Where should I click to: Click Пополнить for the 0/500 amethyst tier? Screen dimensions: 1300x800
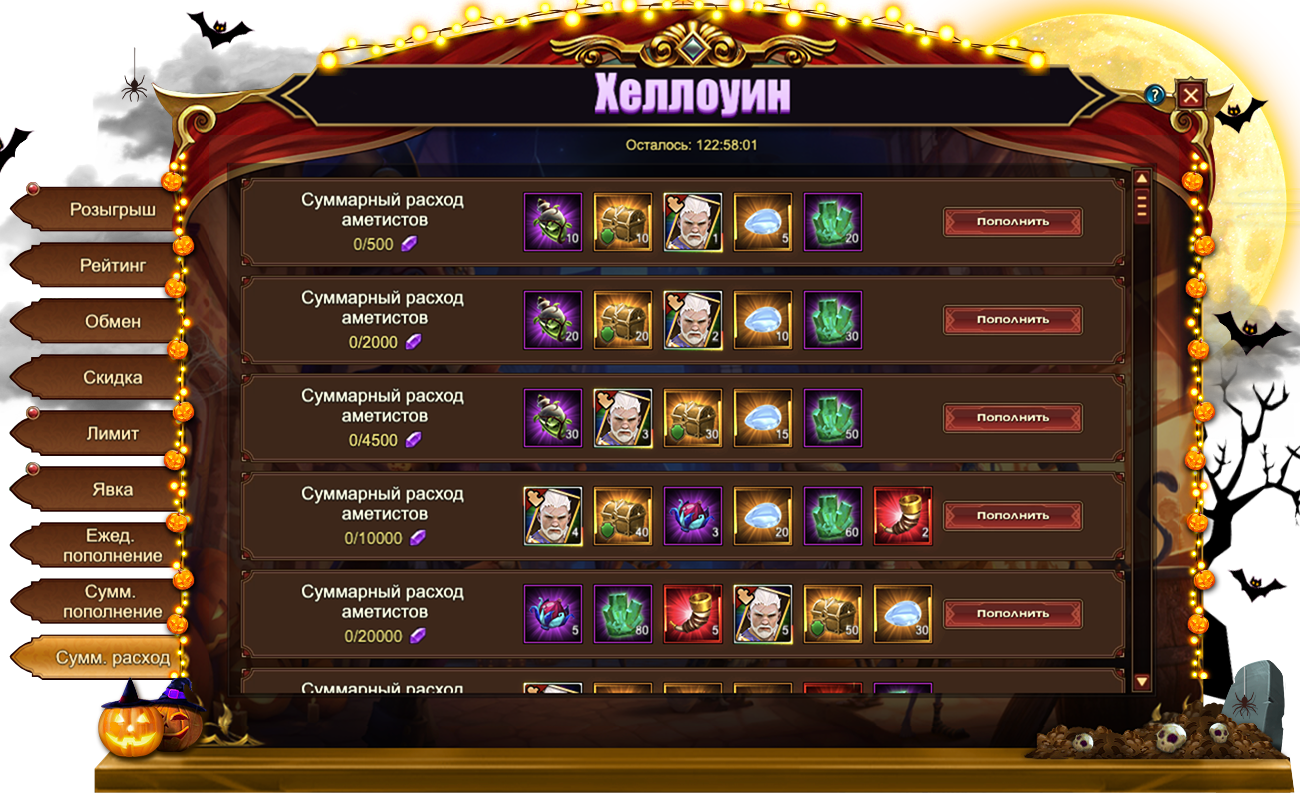point(1012,222)
